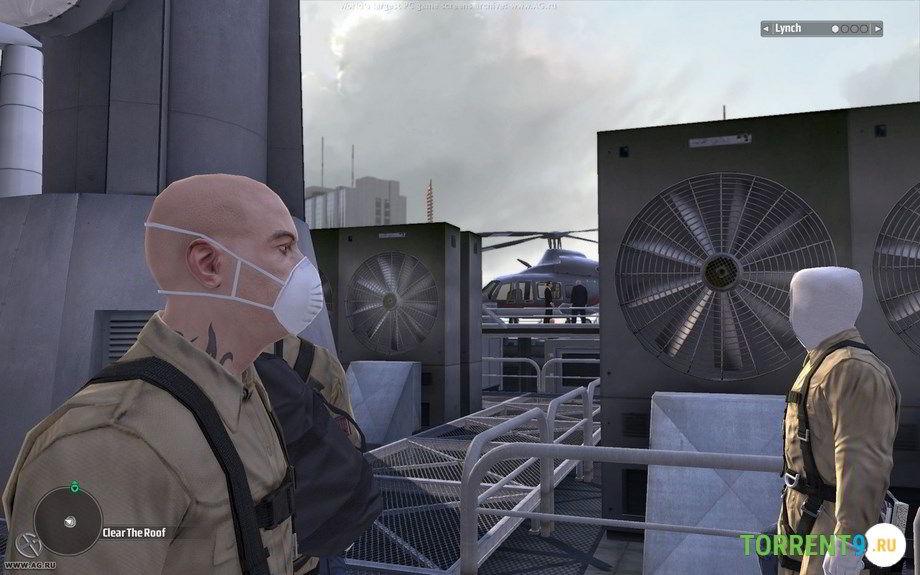
Task: Select the Clear The Roof objective
Action: 133,534
